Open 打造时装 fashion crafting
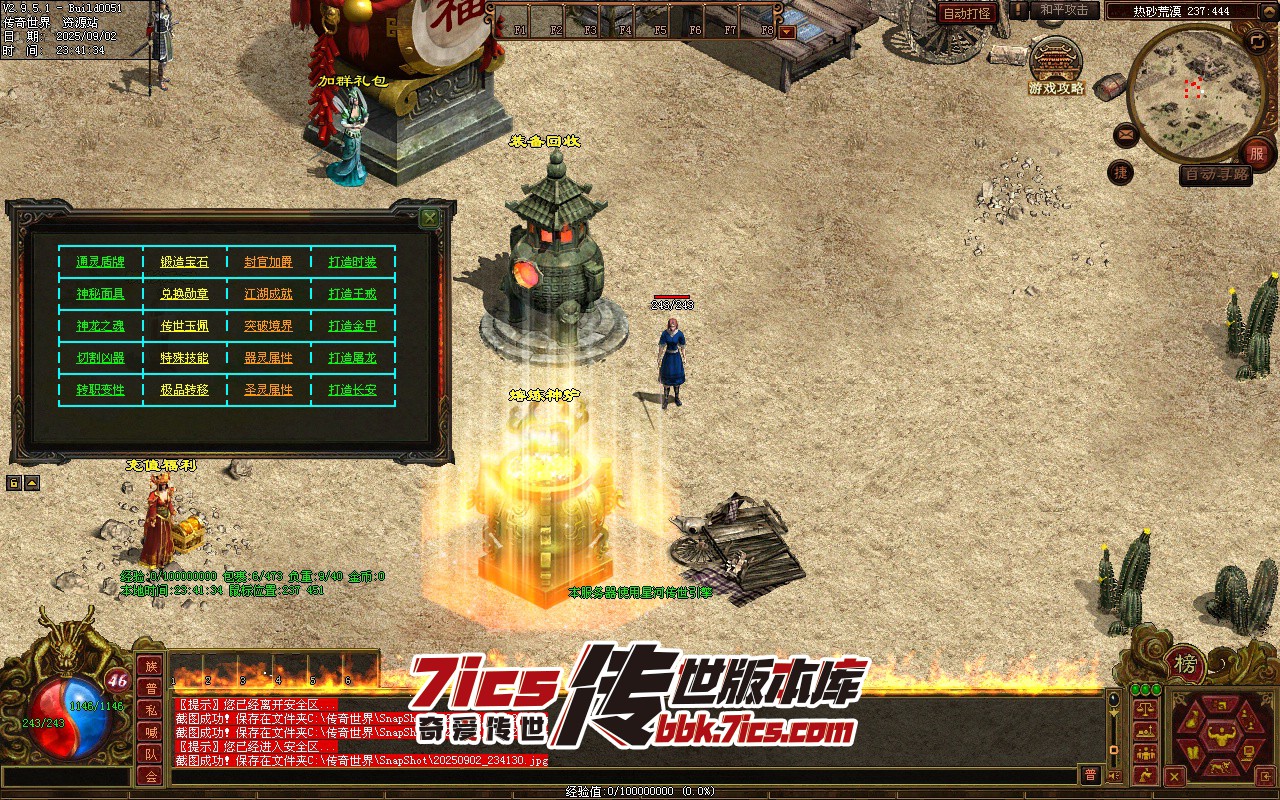The image size is (1280, 800). 353,262
